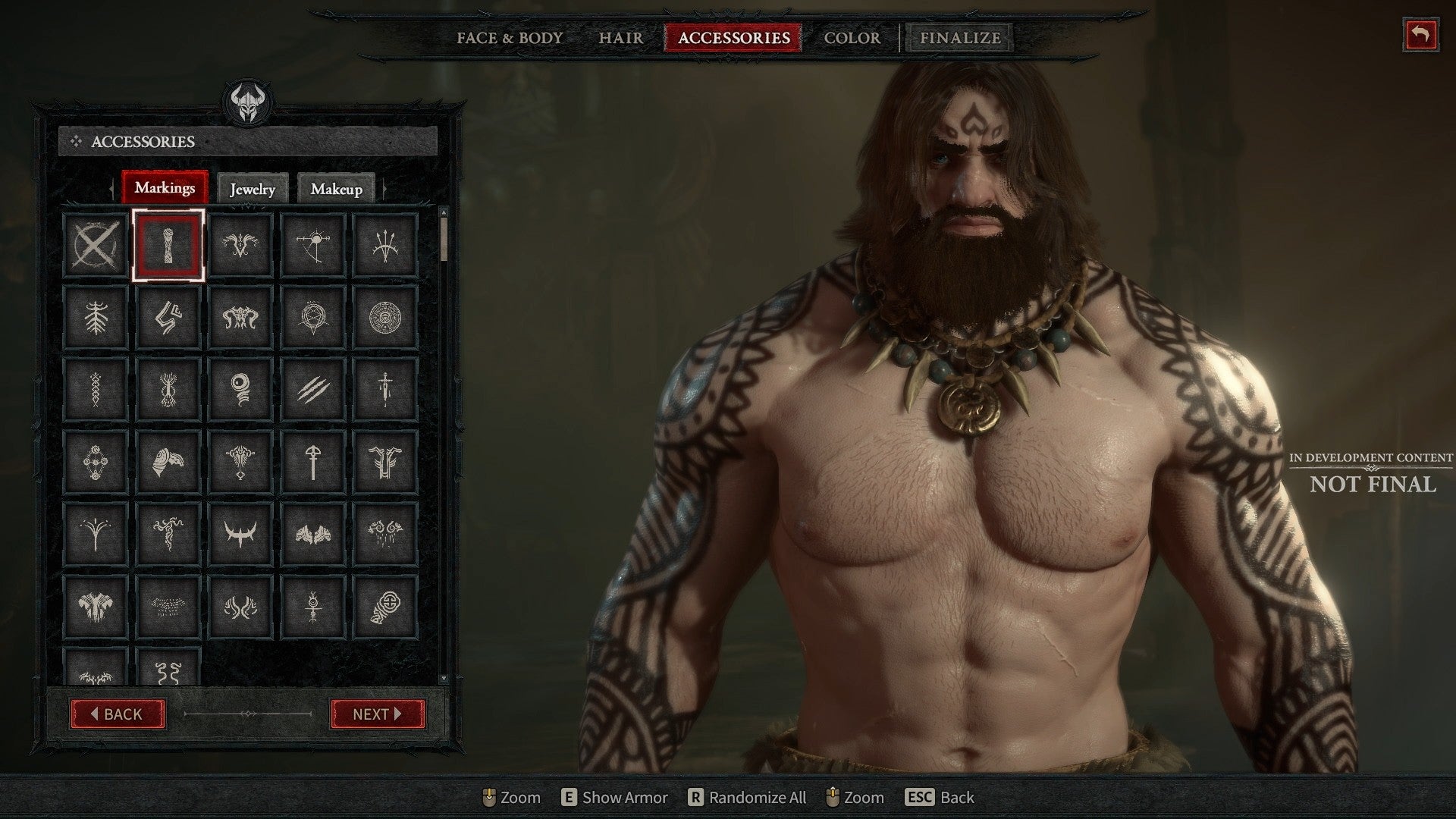The image size is (1456, 819).
Task: Select the downward sword marking
Action: 387,387
